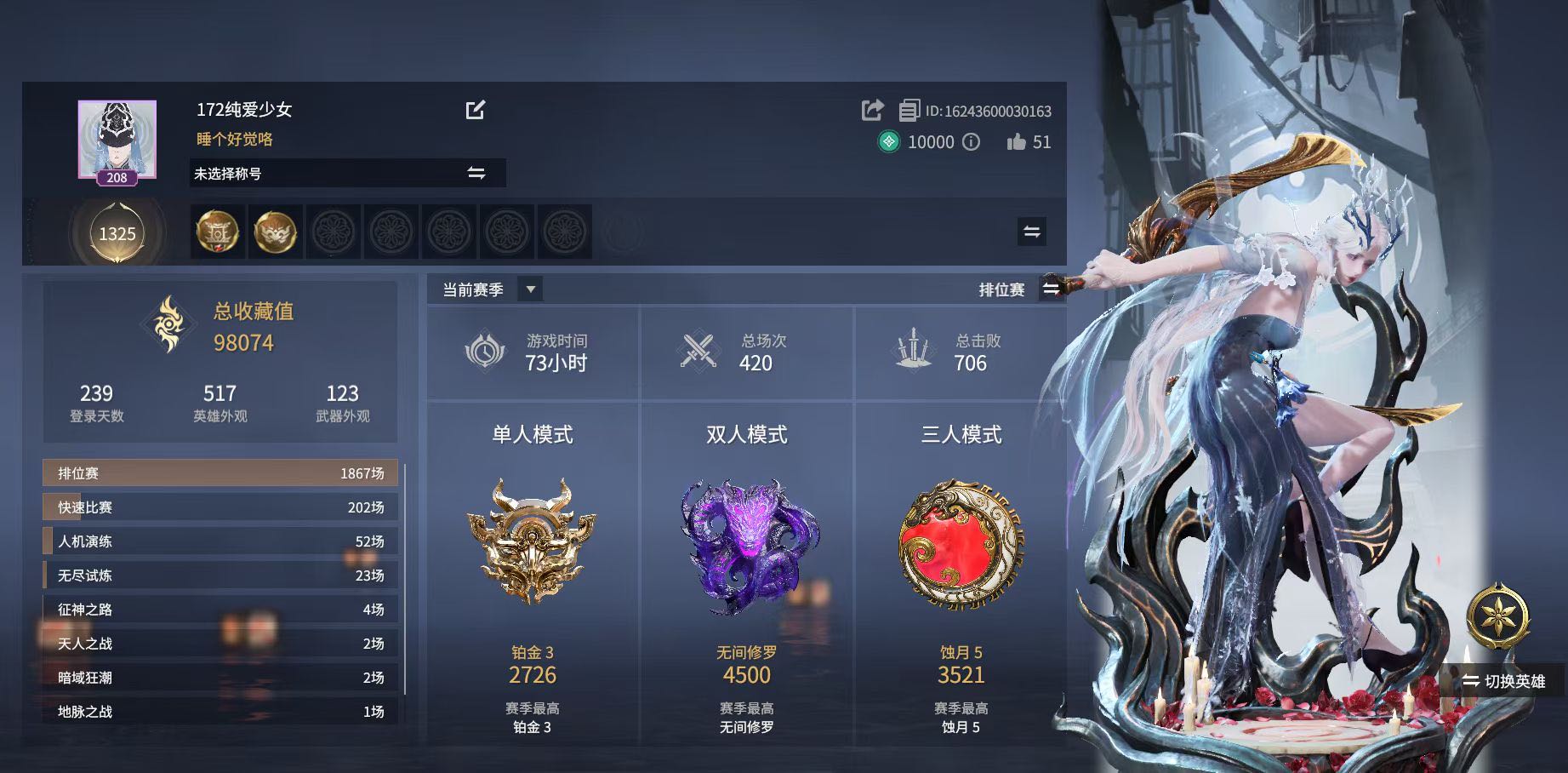Viewport: 1568px width, 773px height.
Task: Switch the 排位赛 mode filter
Action: [x=1051, y=289]
